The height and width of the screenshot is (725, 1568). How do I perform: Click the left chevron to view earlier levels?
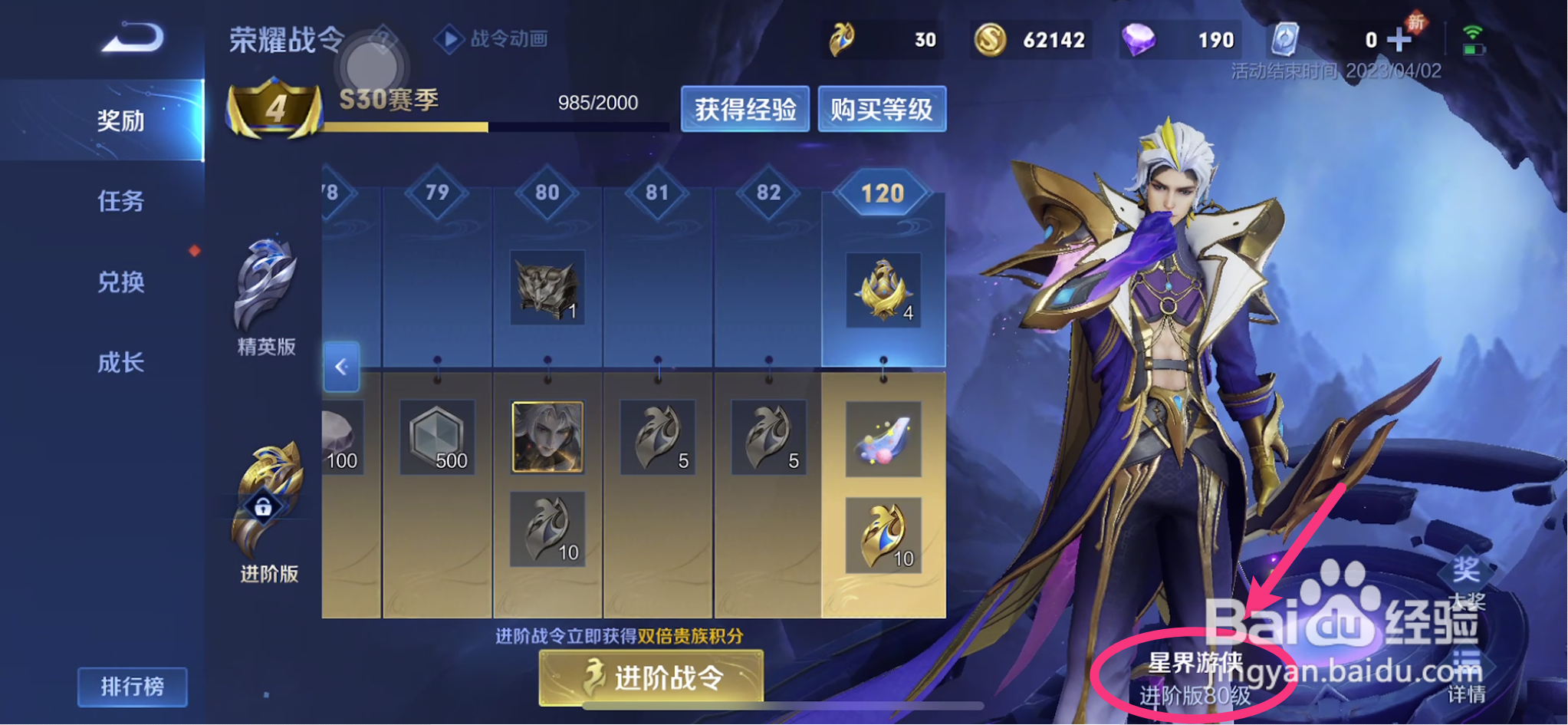tap(340, 368)
